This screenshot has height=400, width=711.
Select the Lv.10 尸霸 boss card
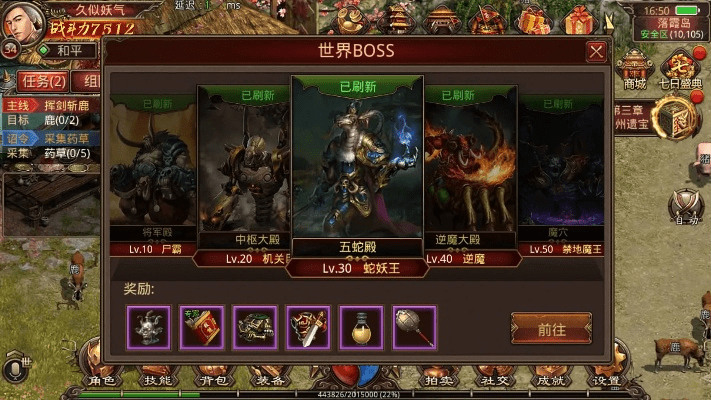point(152,175)
